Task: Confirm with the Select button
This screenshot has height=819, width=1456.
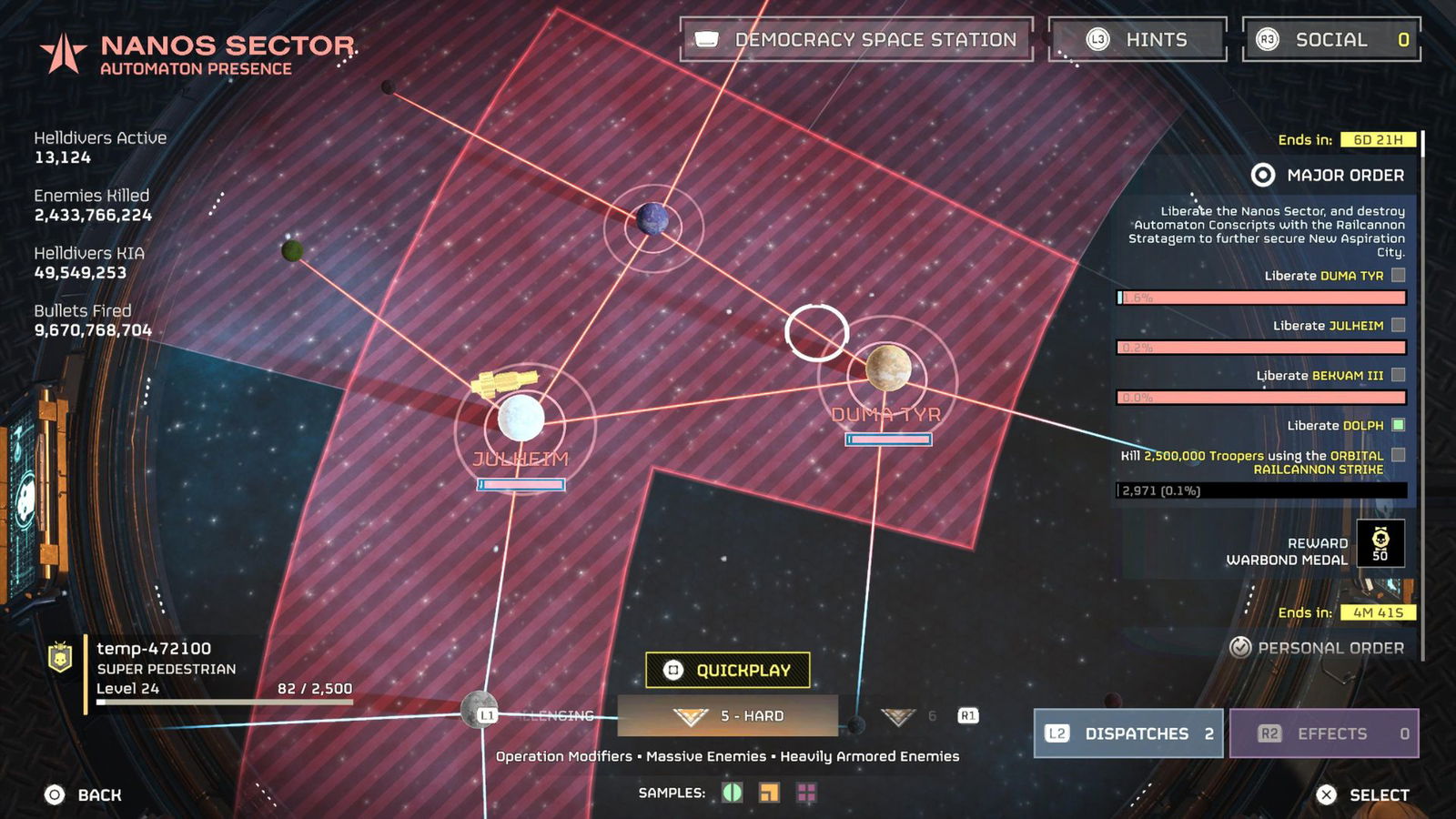Action: click(x=1362, y=794)
